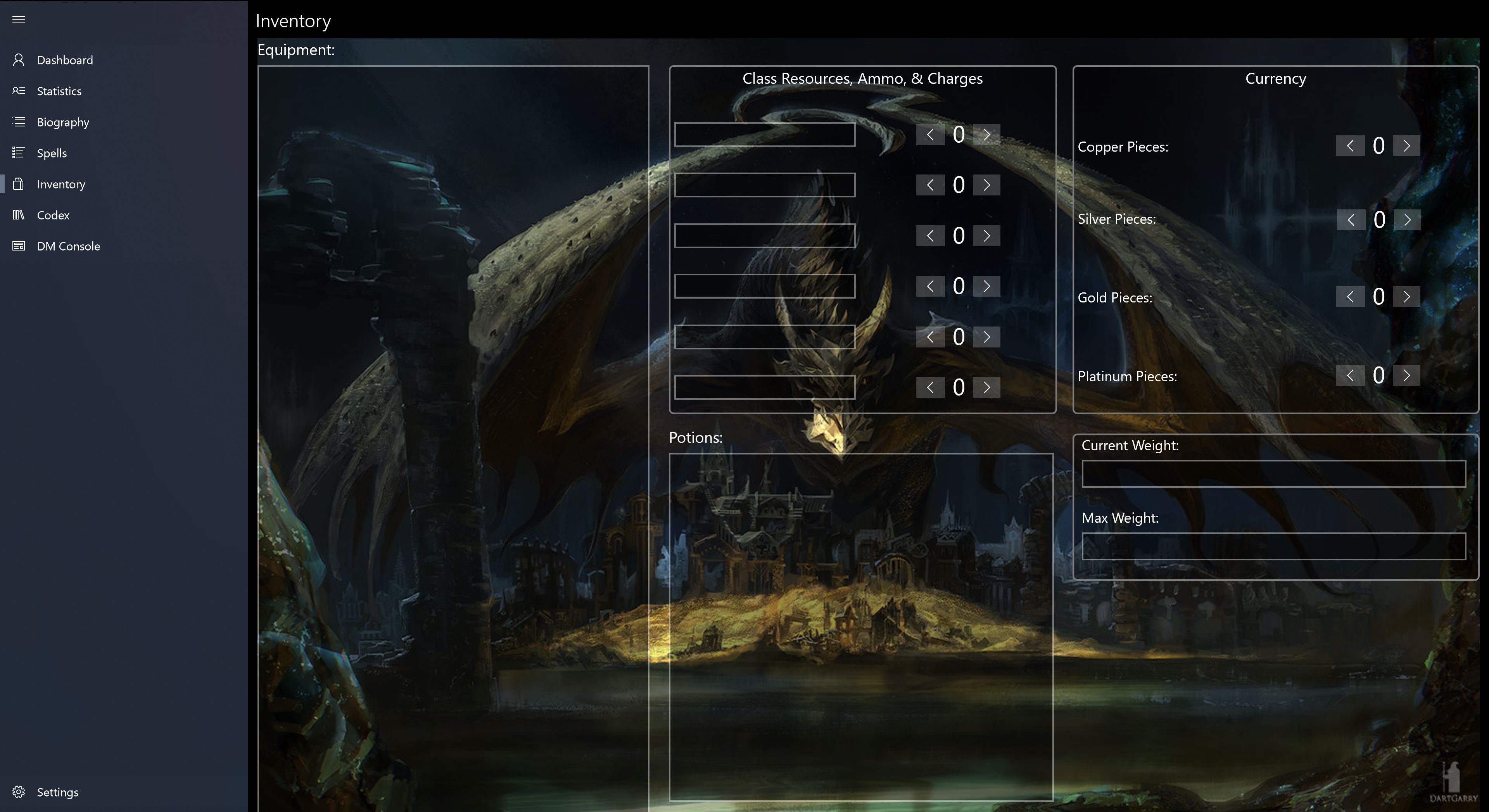Image resolution: width=1489 pixels, height=812 pixels.
Task: Switch to the Spells page
Action: 52,153
